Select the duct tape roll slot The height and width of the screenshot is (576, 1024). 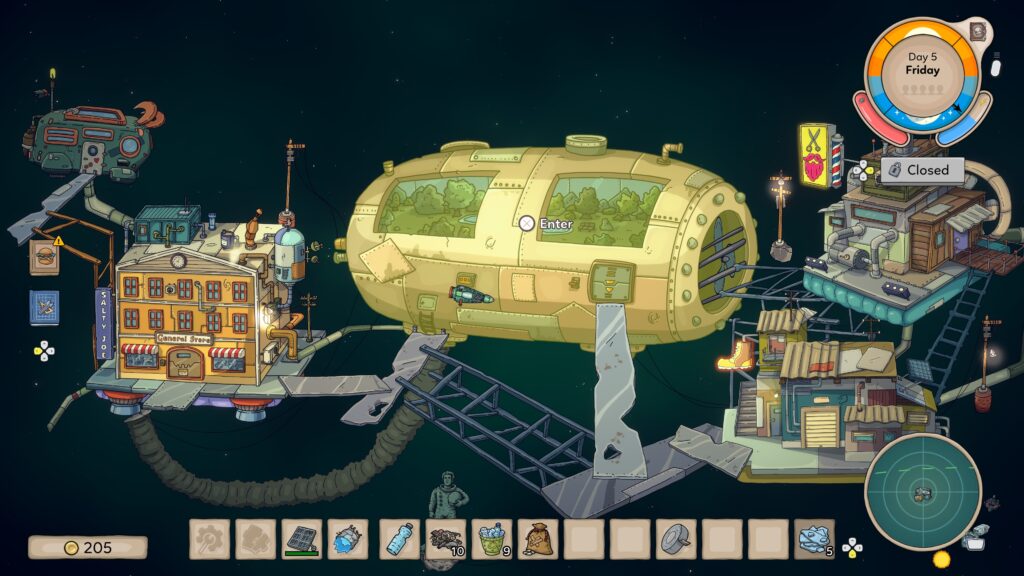(x=677, y=539)
